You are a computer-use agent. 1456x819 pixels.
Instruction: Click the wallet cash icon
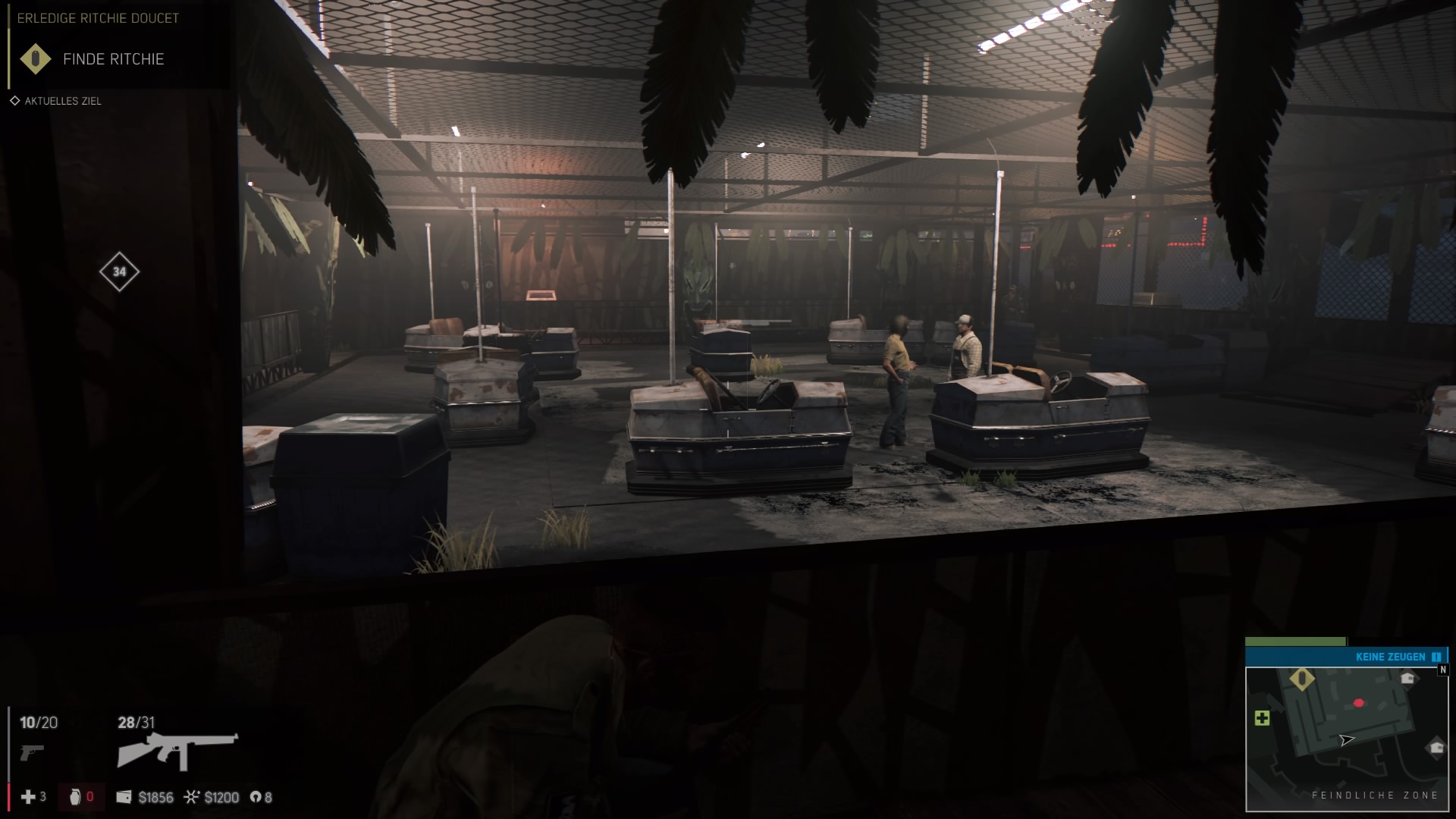coord(124,797)
